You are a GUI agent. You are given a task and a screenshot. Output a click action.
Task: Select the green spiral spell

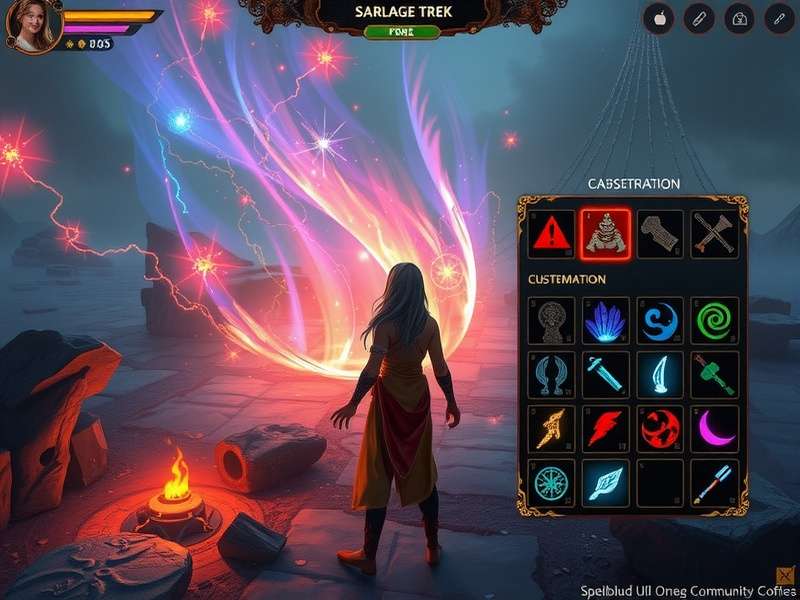[714, 321]
